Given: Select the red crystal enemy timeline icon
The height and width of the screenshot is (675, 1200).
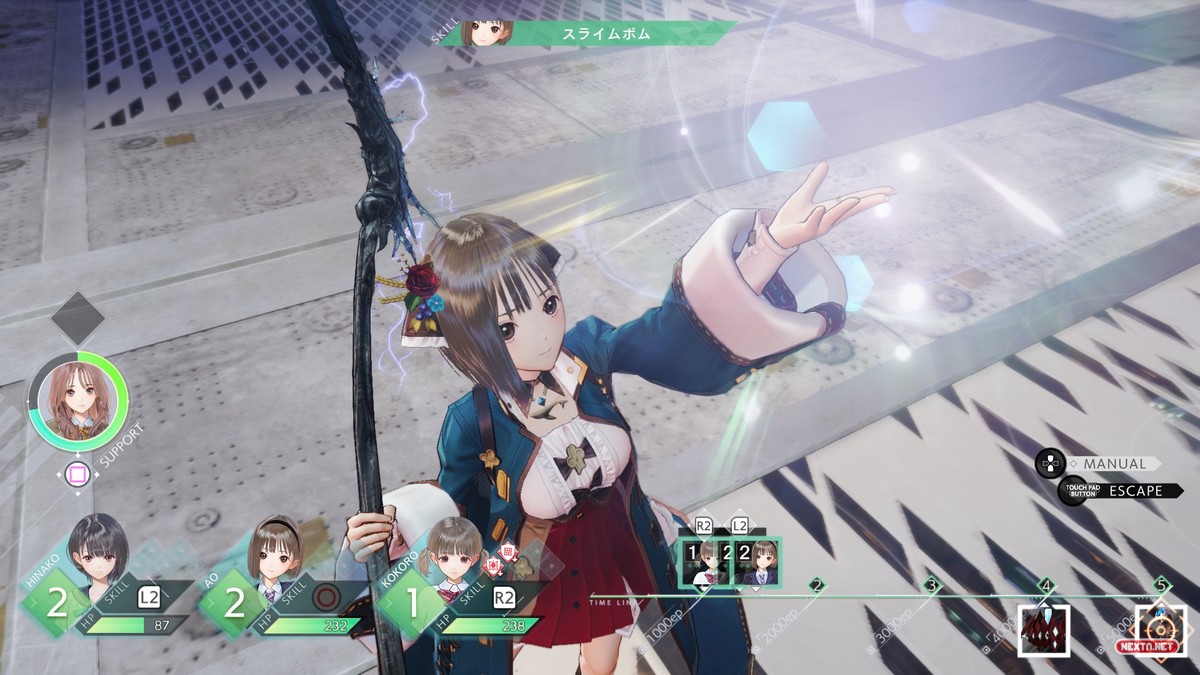Looking at the screenshot, I should point(1044,631).
